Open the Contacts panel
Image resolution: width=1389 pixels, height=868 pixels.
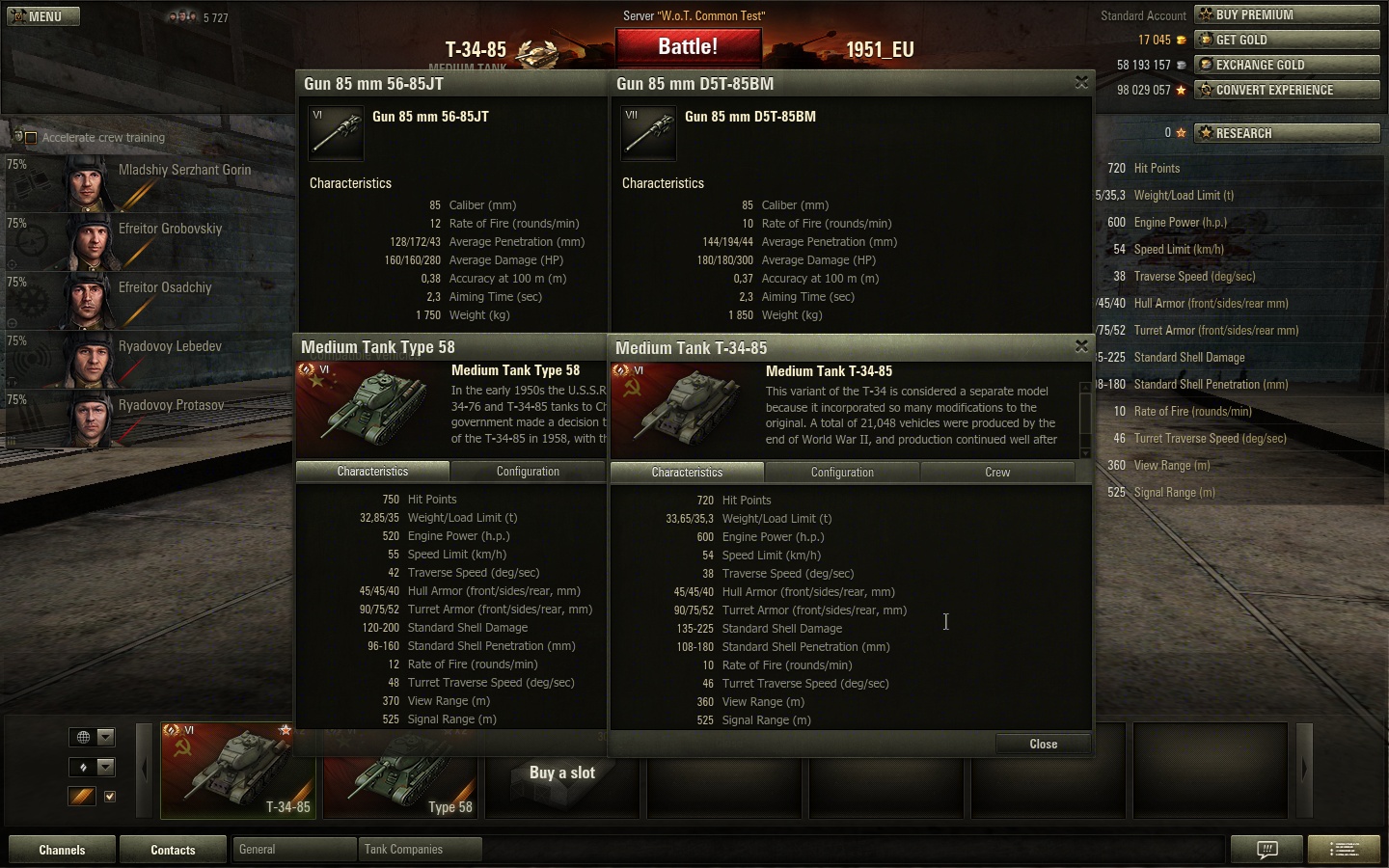[173, 850]
